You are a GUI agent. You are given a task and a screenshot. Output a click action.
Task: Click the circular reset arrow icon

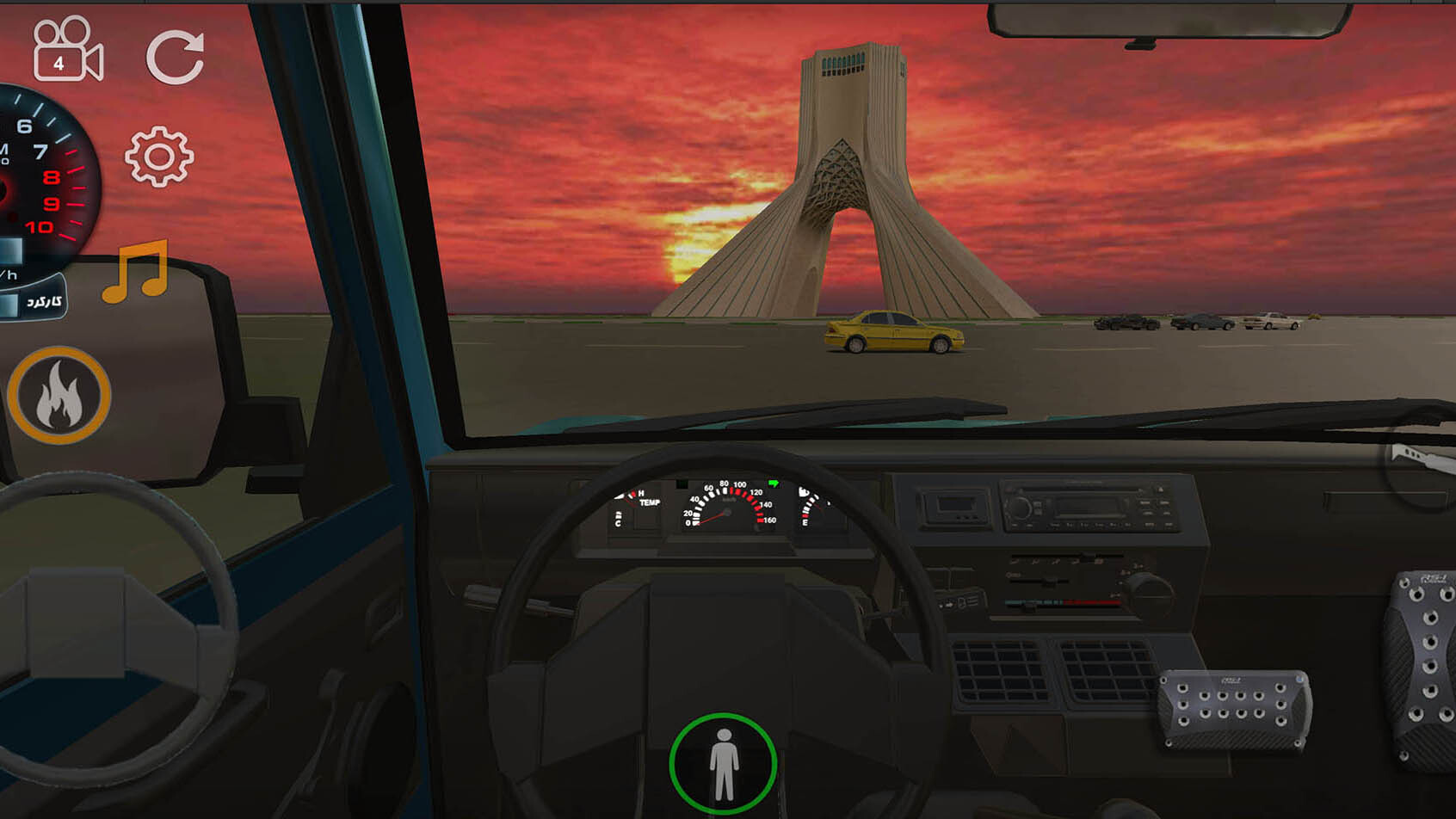pyautogui.click(x=176, y=58)
